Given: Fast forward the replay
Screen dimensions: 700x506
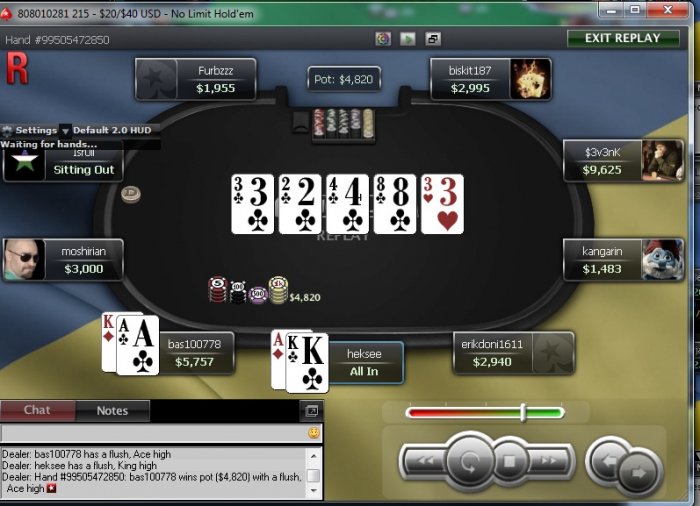Looking at the screenshot, I should (x=549, y=462).
